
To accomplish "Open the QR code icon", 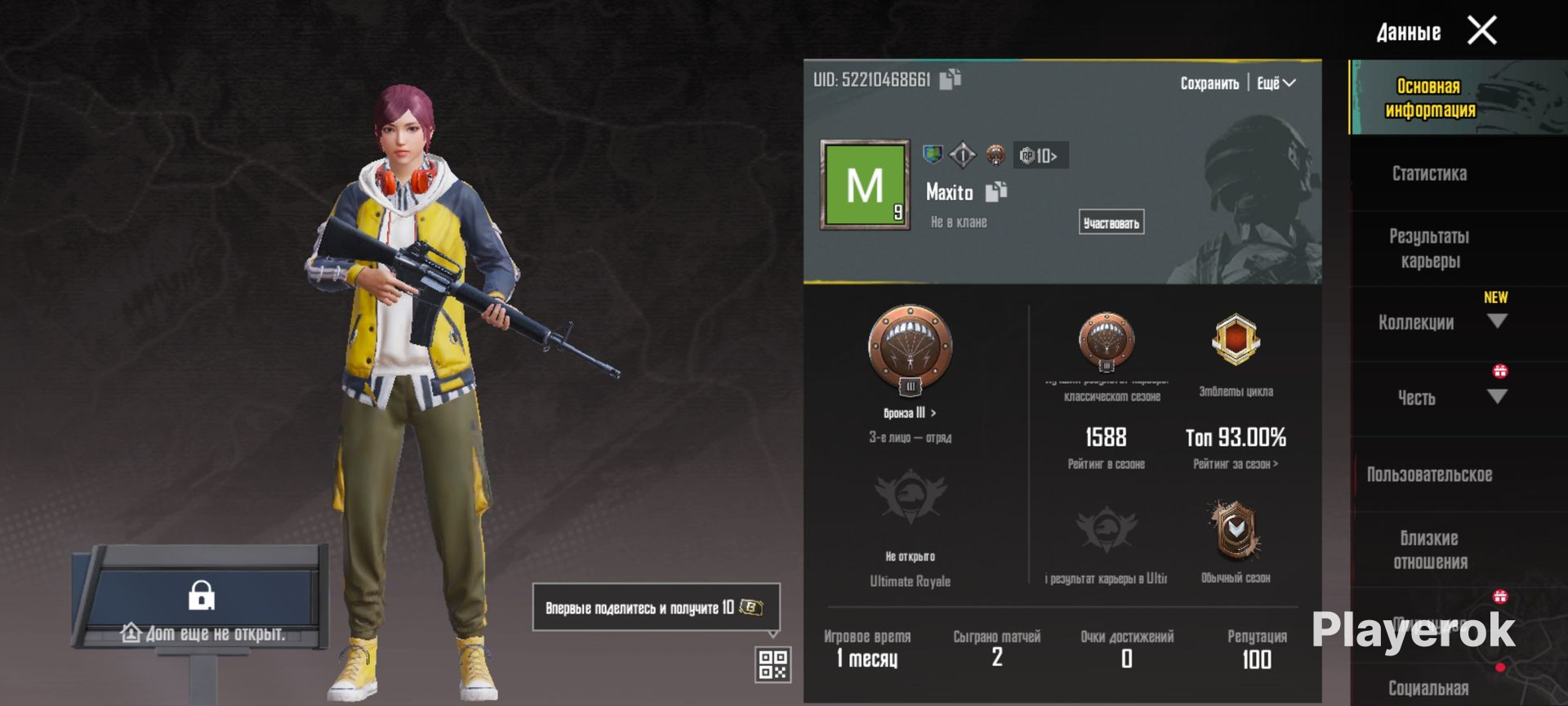I will [x=773, y=664].
